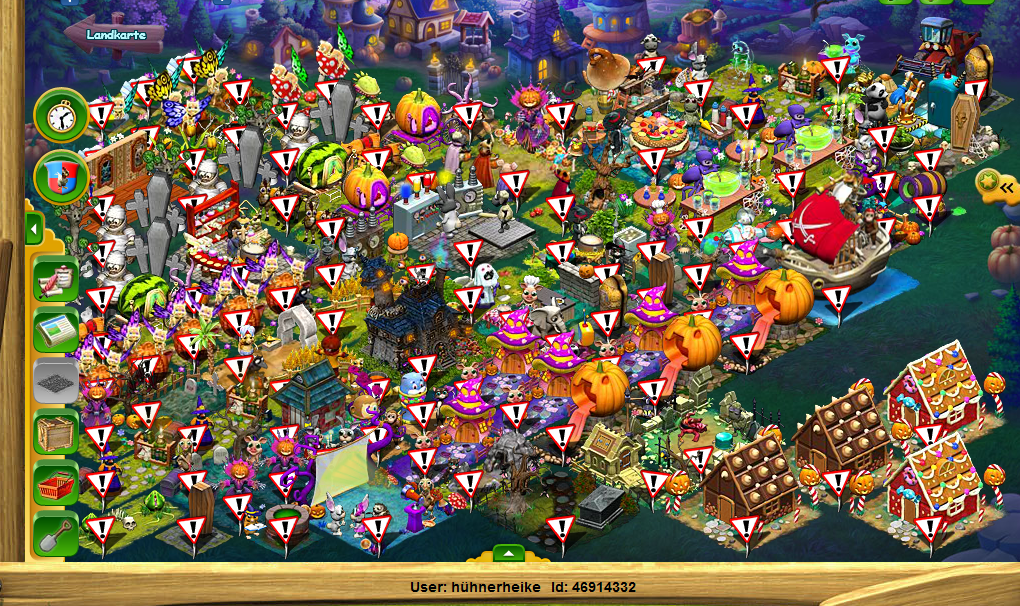Open the red shopping basket shop
The width and height of the screenshot is (1020, 606).
tap(56, 484)
